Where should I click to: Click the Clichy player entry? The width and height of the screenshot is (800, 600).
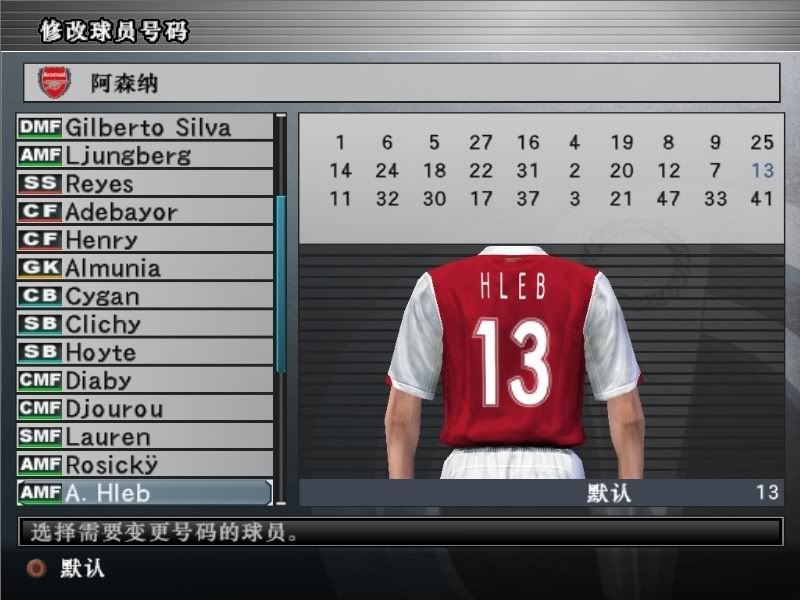(146, 324)
